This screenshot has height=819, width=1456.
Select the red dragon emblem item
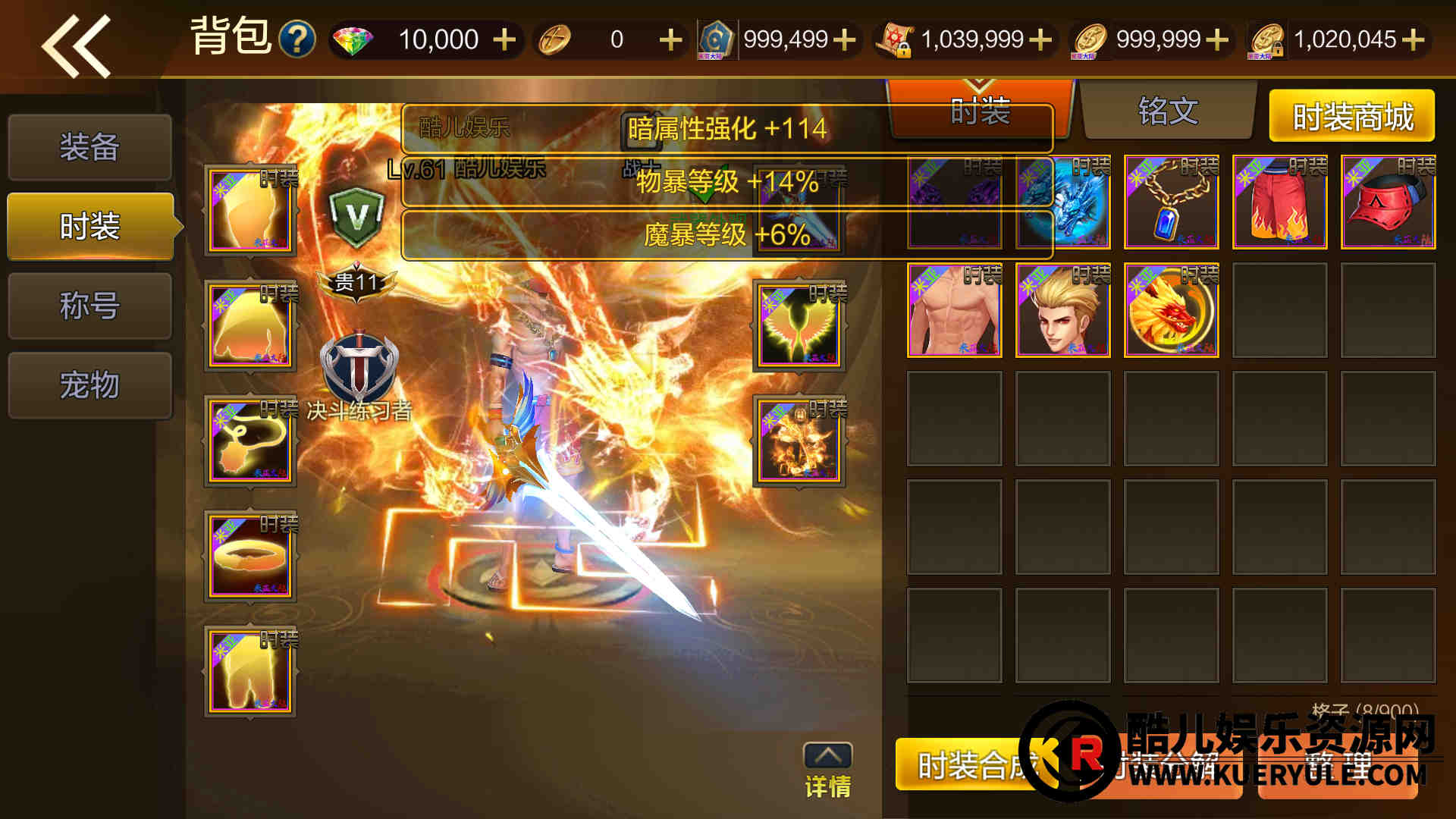[x=1171, y=311]
